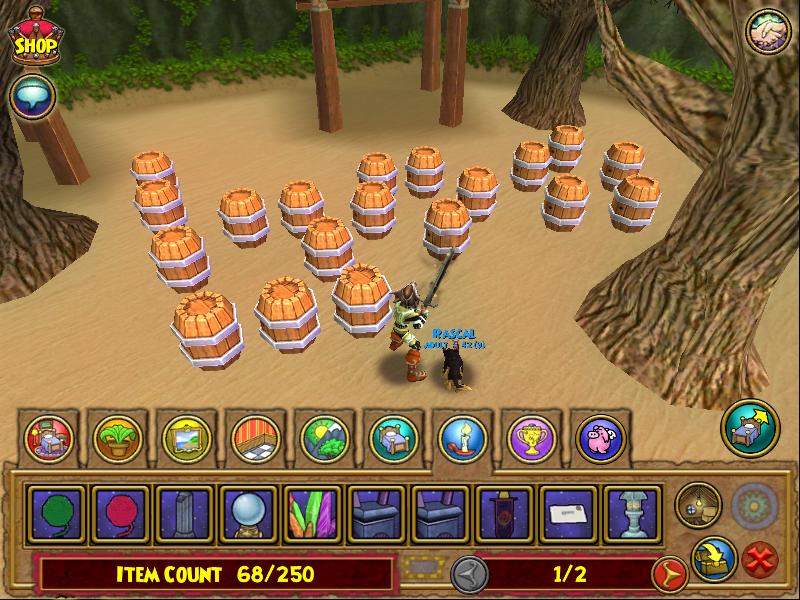Open the pink pig pet tab
The image size is (800, 600).
click(x=600, y=437)
